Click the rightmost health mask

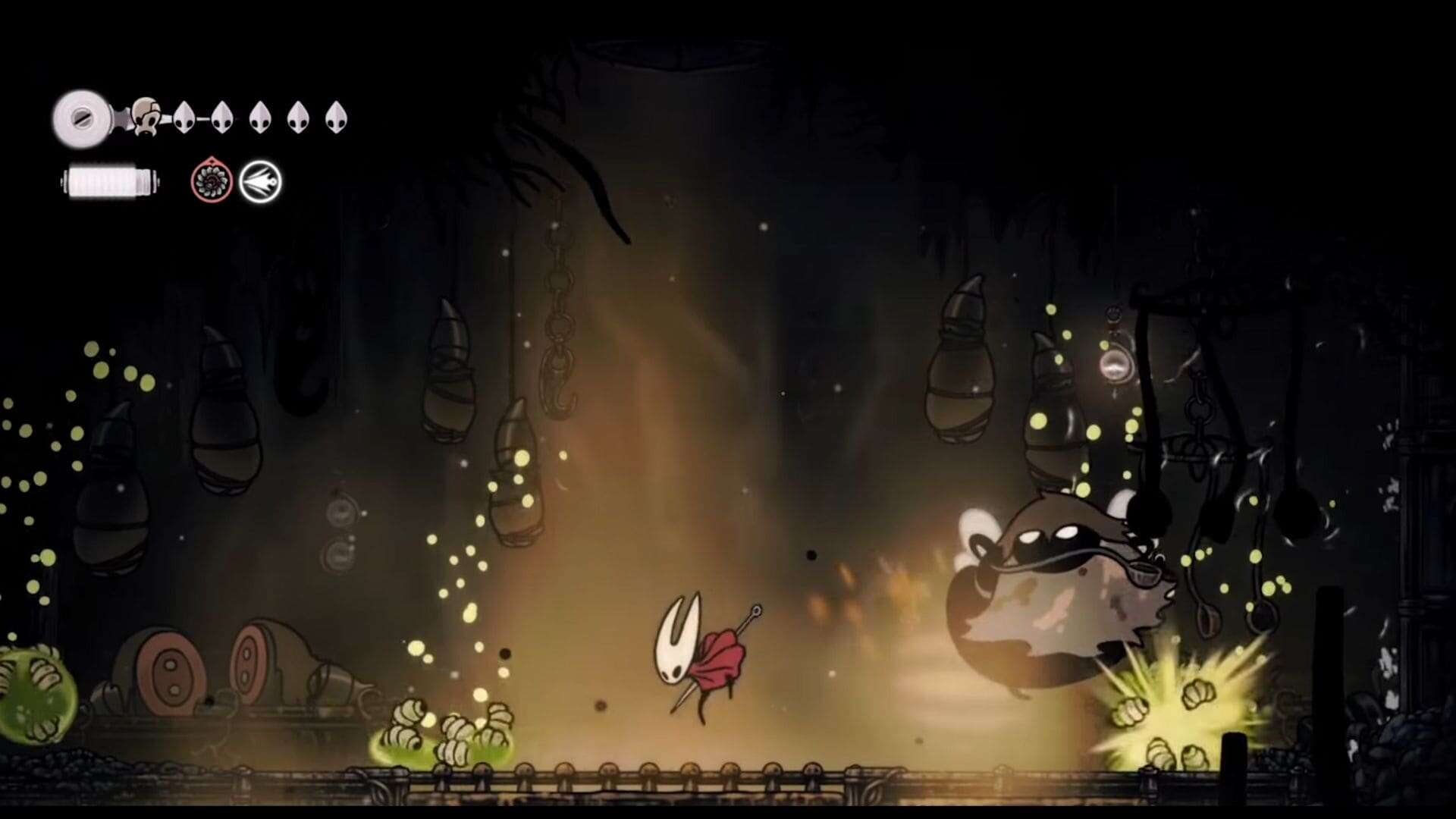[x=337, y=118]
